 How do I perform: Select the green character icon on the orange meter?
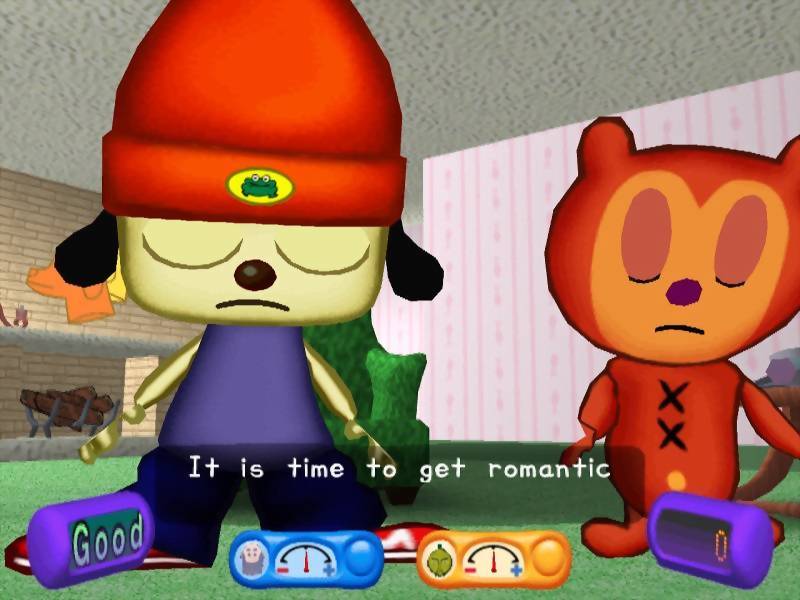(439, 559)
